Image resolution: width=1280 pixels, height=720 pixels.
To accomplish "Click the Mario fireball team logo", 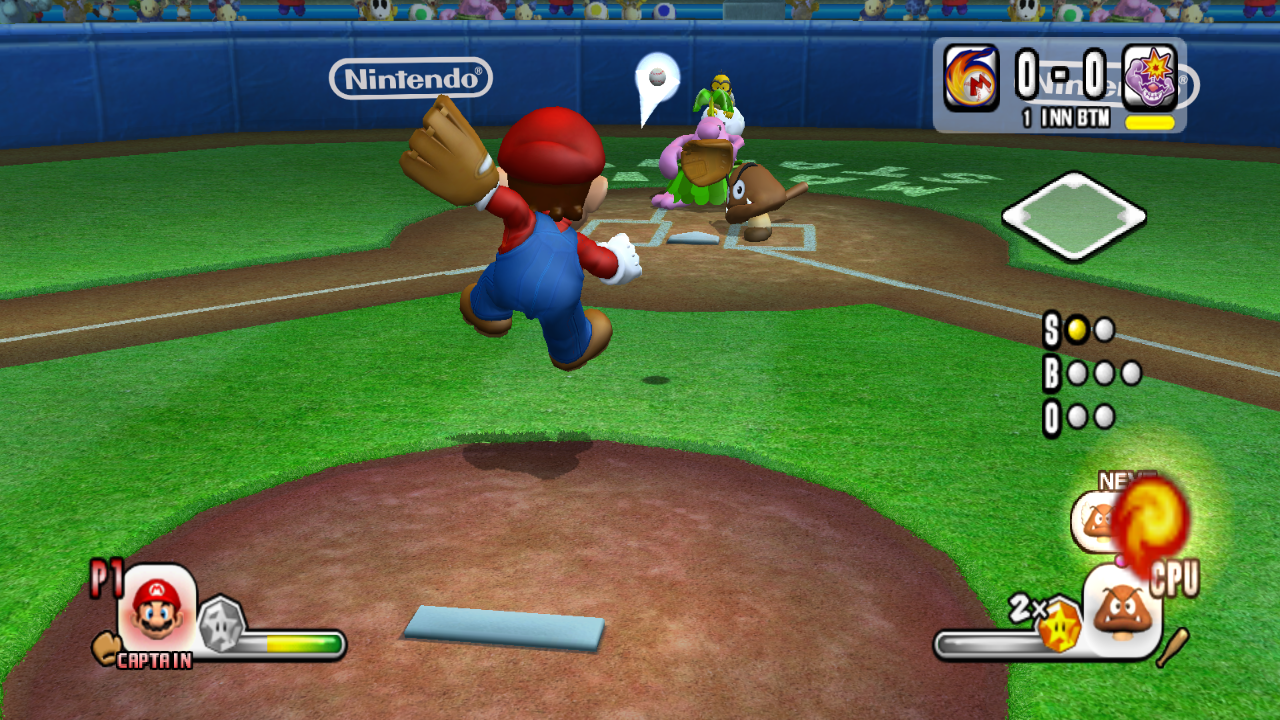I will coord(971,77).
